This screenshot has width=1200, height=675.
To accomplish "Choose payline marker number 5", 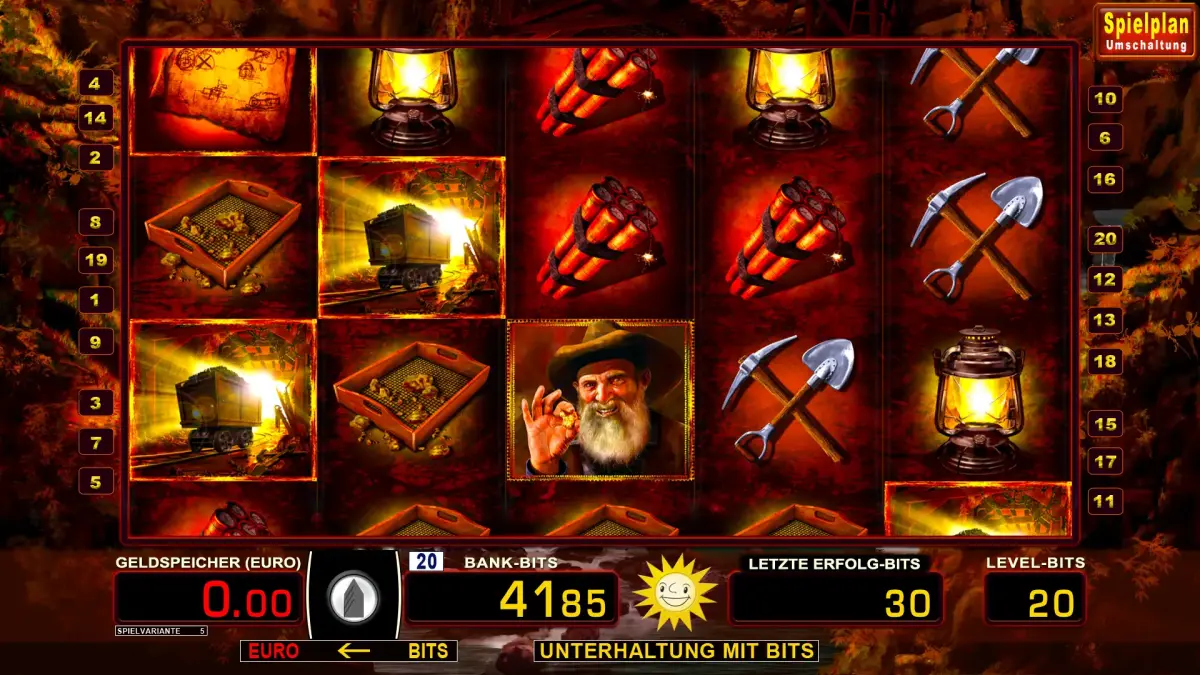I will pos(95,482).
